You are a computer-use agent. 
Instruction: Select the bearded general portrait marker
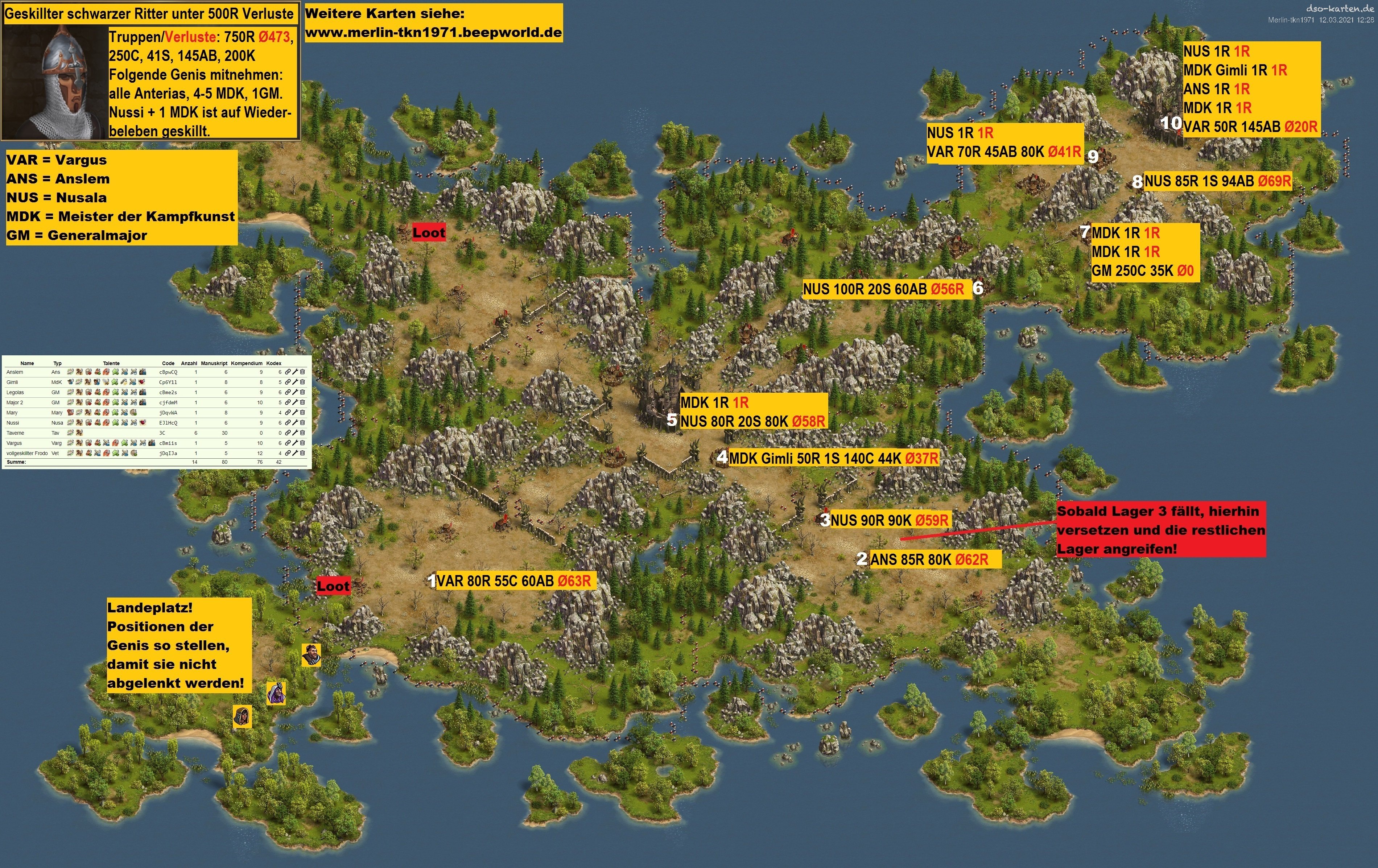(311, 654)
